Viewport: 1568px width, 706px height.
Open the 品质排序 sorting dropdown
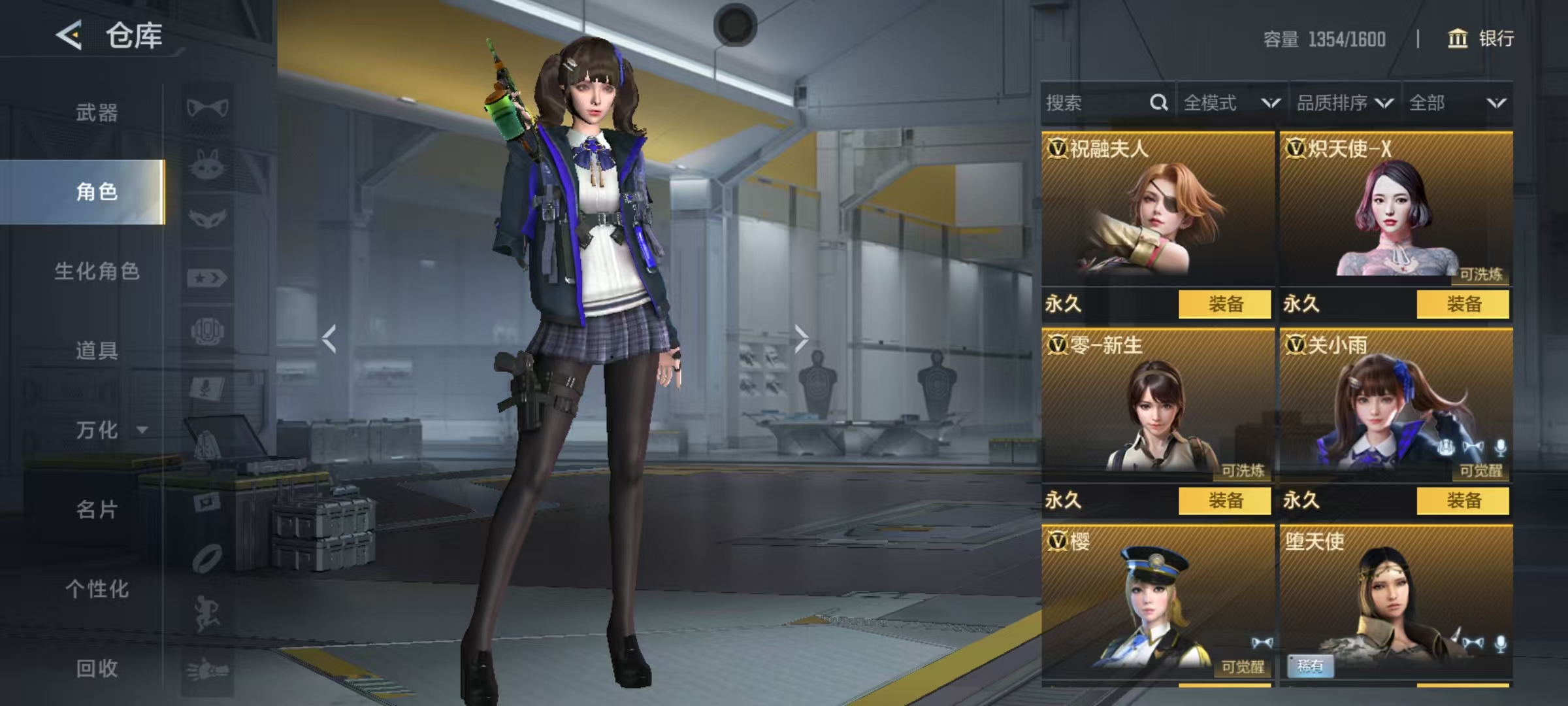click(x=1344, y=103)
